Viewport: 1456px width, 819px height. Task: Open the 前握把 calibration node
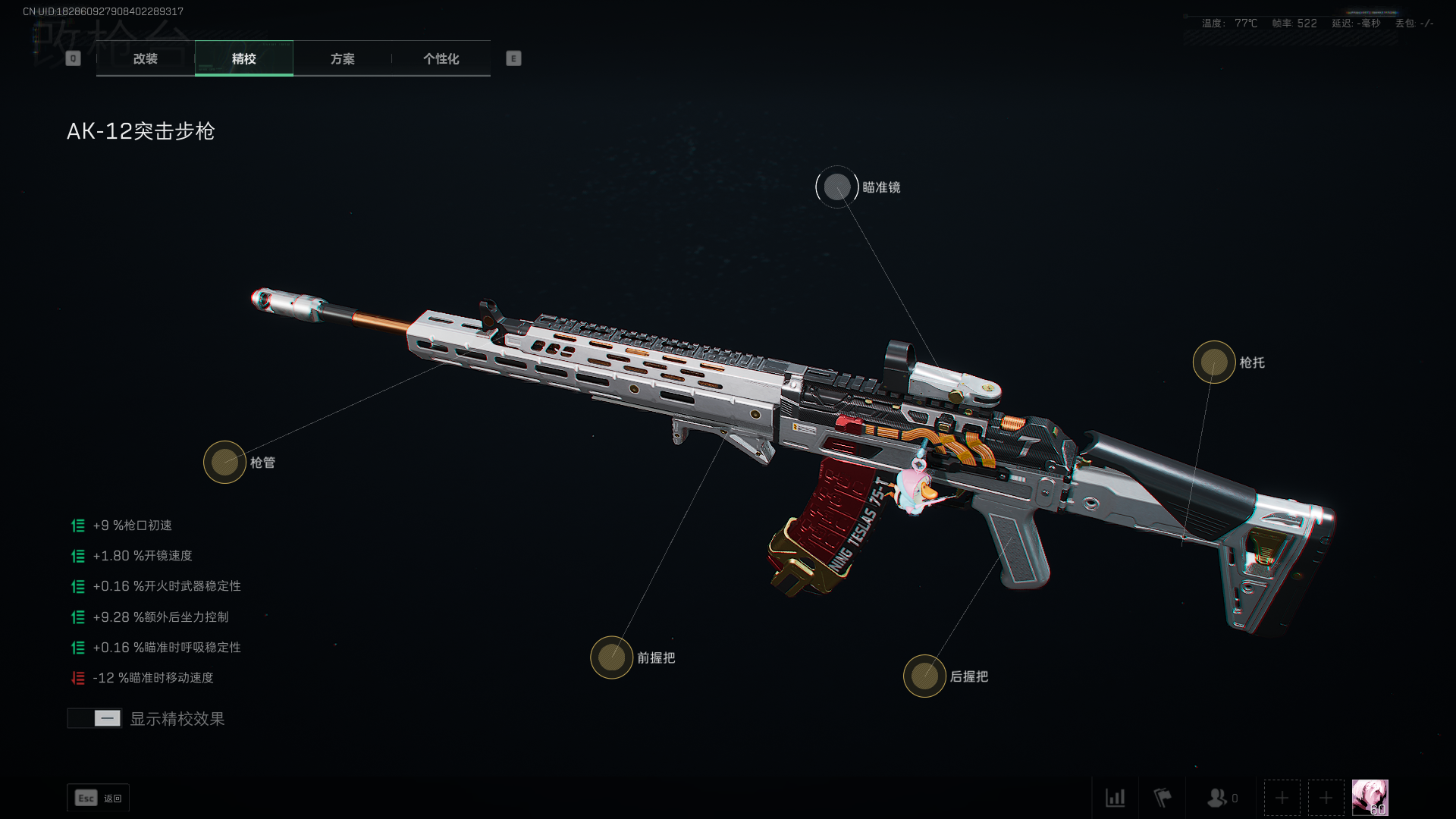click(611, 657)
